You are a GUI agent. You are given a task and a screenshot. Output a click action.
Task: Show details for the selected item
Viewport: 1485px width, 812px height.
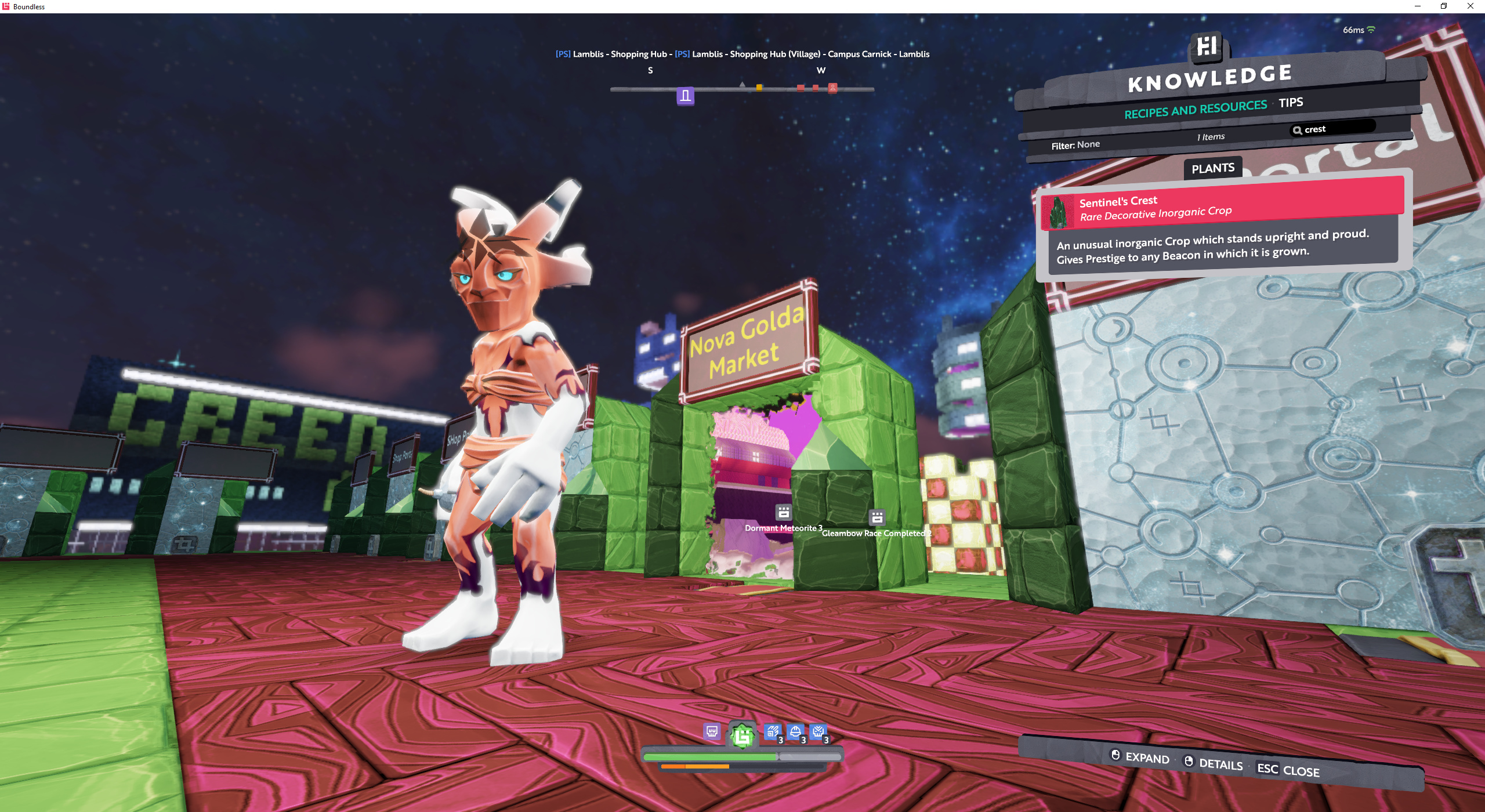point(1214,763)
